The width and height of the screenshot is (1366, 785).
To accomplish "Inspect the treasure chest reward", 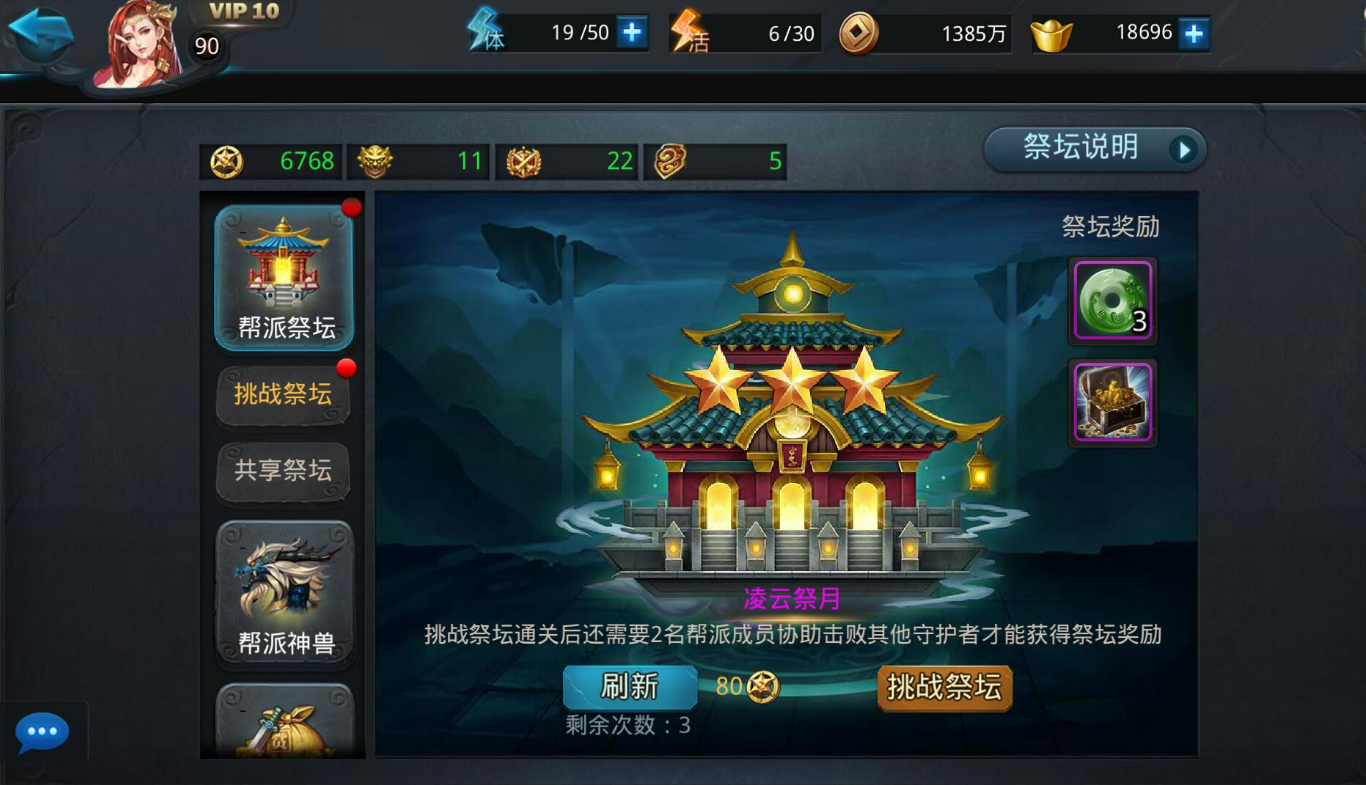I will tap(1112, 402).
